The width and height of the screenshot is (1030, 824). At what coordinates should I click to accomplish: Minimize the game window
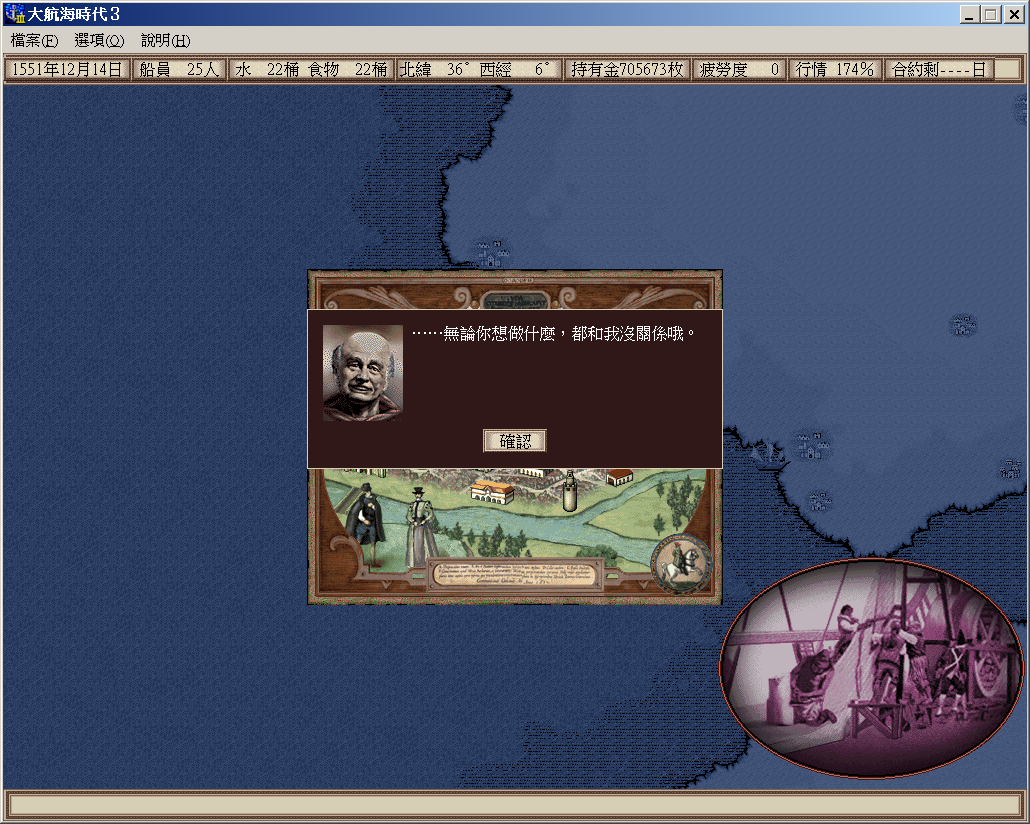(x=969, y=14)
